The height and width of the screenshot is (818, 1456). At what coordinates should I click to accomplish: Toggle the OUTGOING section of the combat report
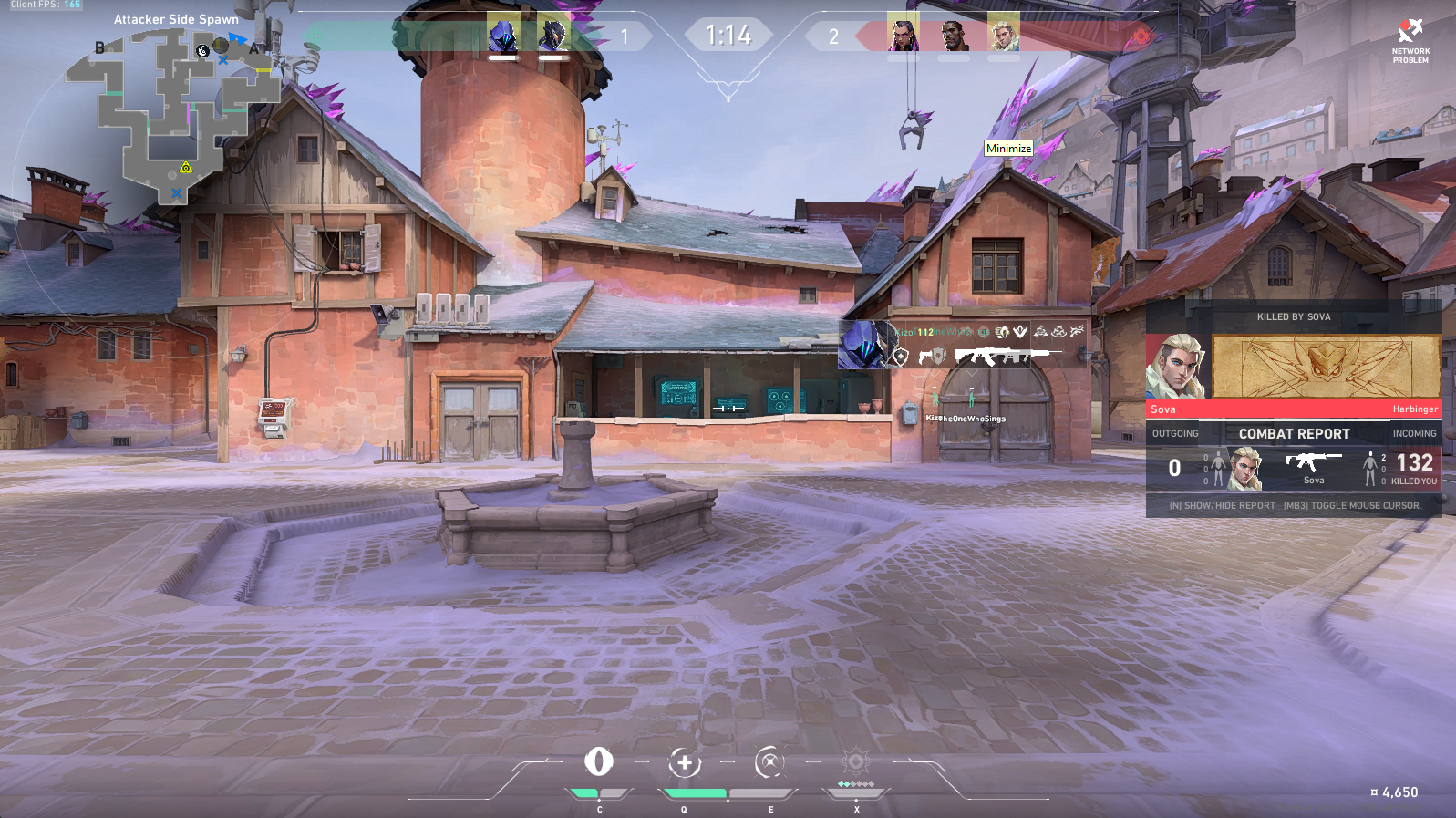1177,433
